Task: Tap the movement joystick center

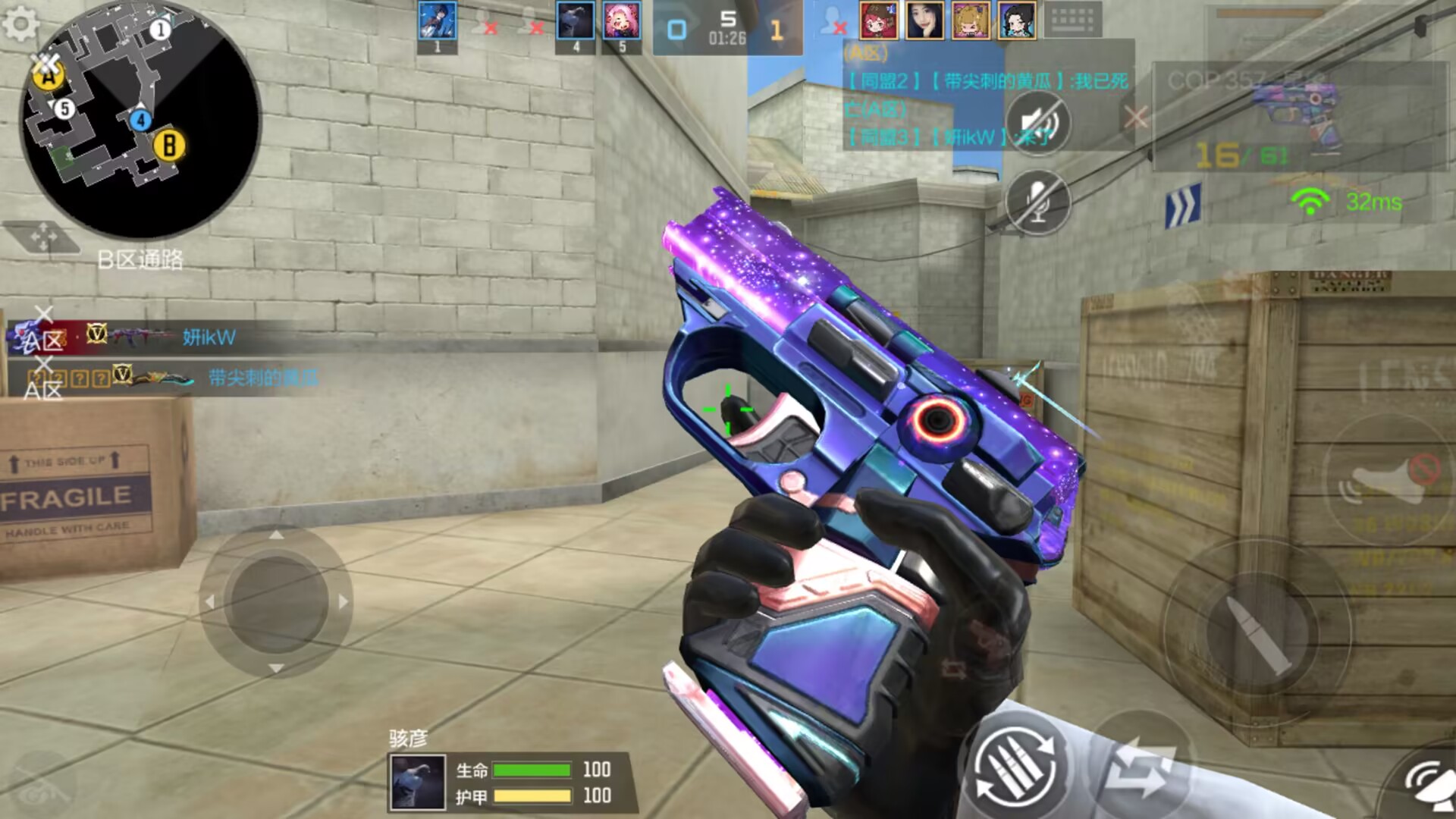Action: click(276, 601)
